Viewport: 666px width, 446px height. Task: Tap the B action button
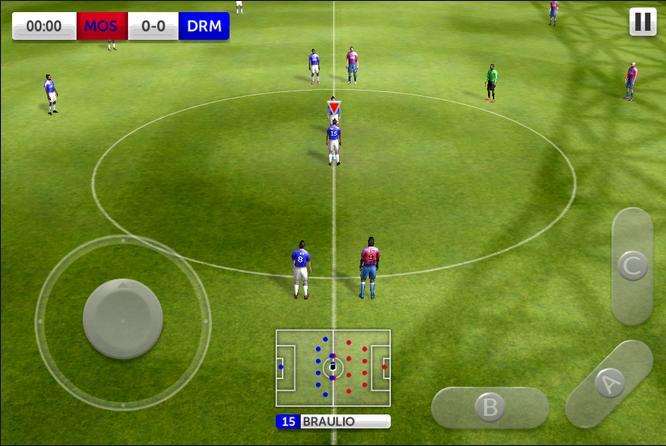click(489, 407)
